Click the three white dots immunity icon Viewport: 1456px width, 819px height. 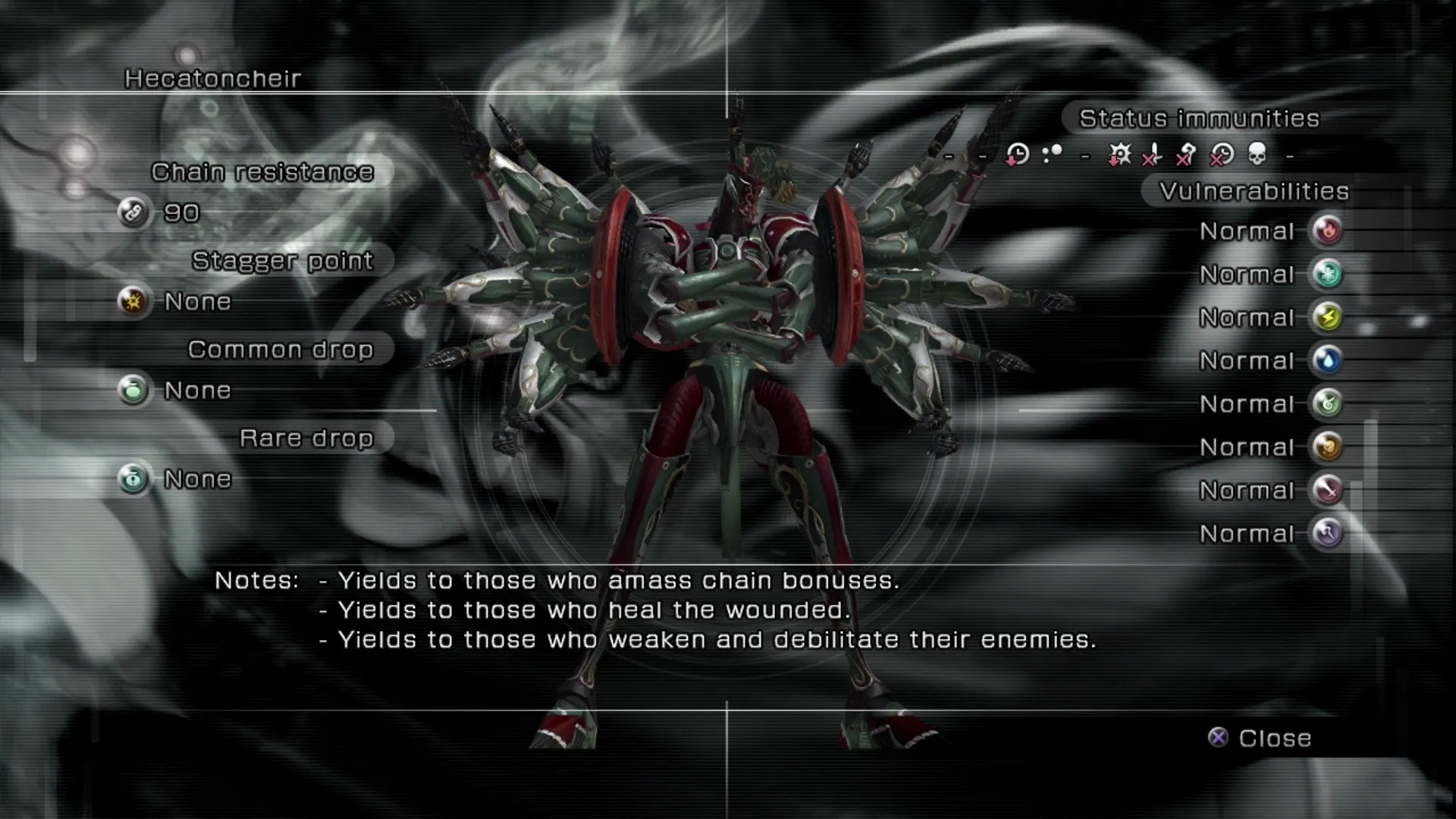point(1052,155)
